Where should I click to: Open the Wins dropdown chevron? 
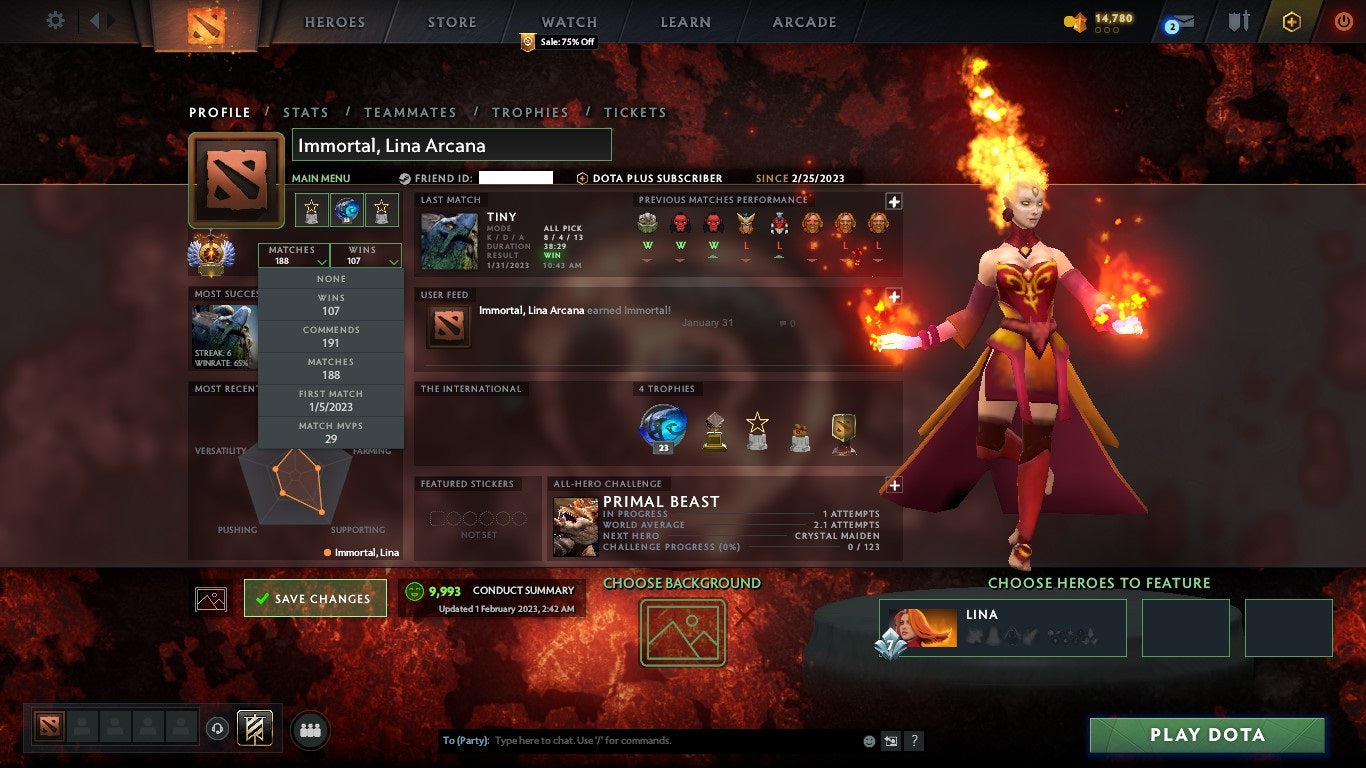click(x=392, y=260)
